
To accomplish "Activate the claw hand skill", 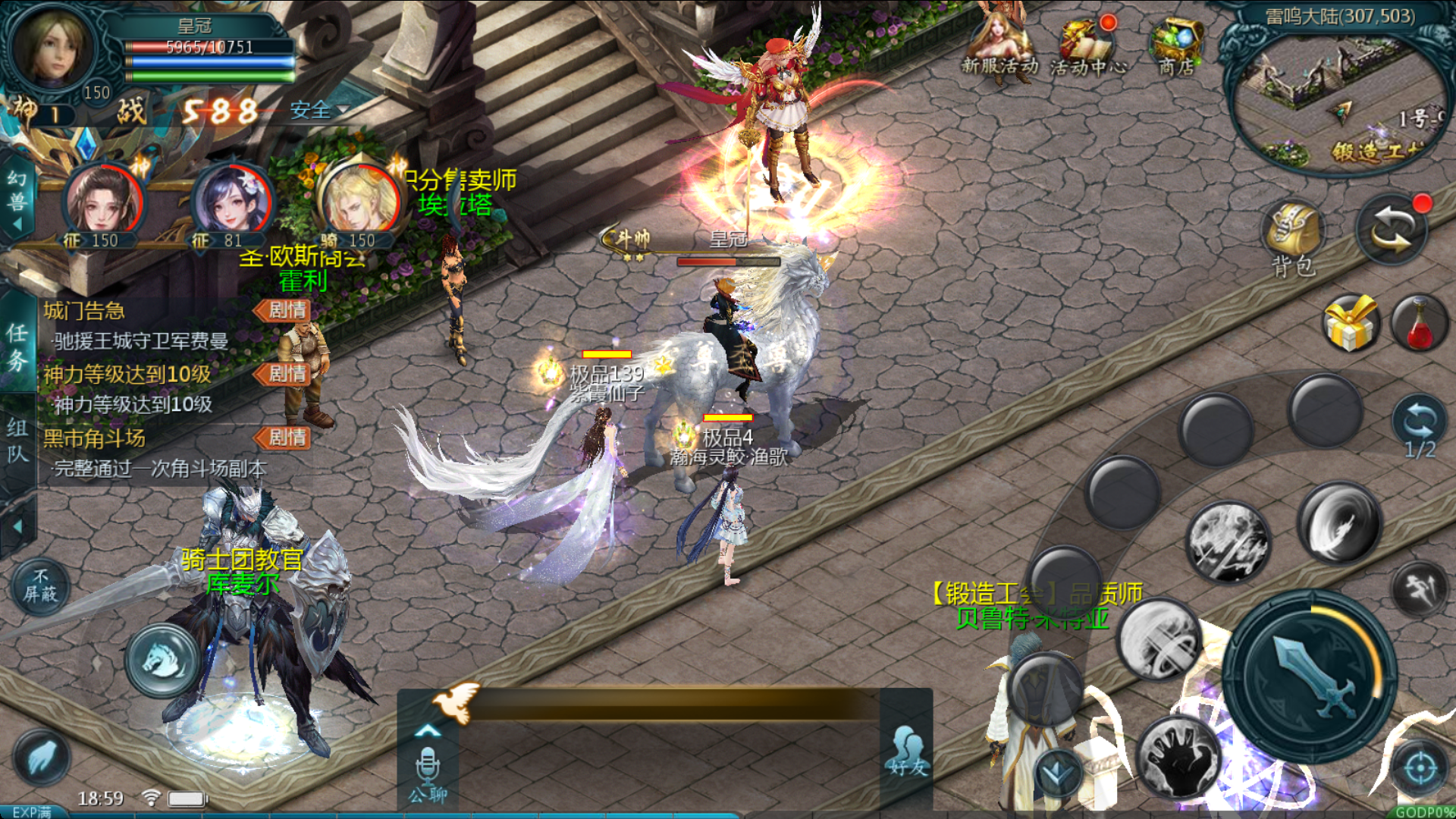I will pyautogui.click(x=1179, y=753).
